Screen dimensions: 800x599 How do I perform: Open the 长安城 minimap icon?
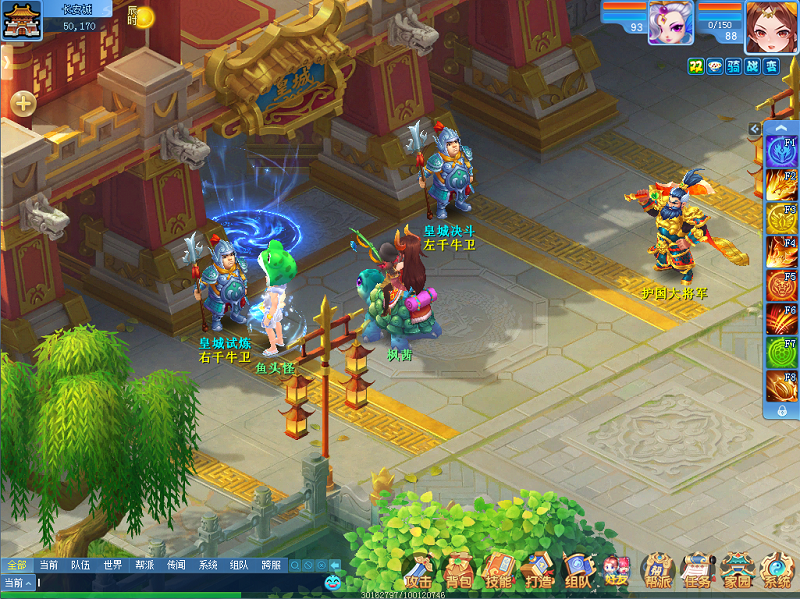[x=16, y=19]
